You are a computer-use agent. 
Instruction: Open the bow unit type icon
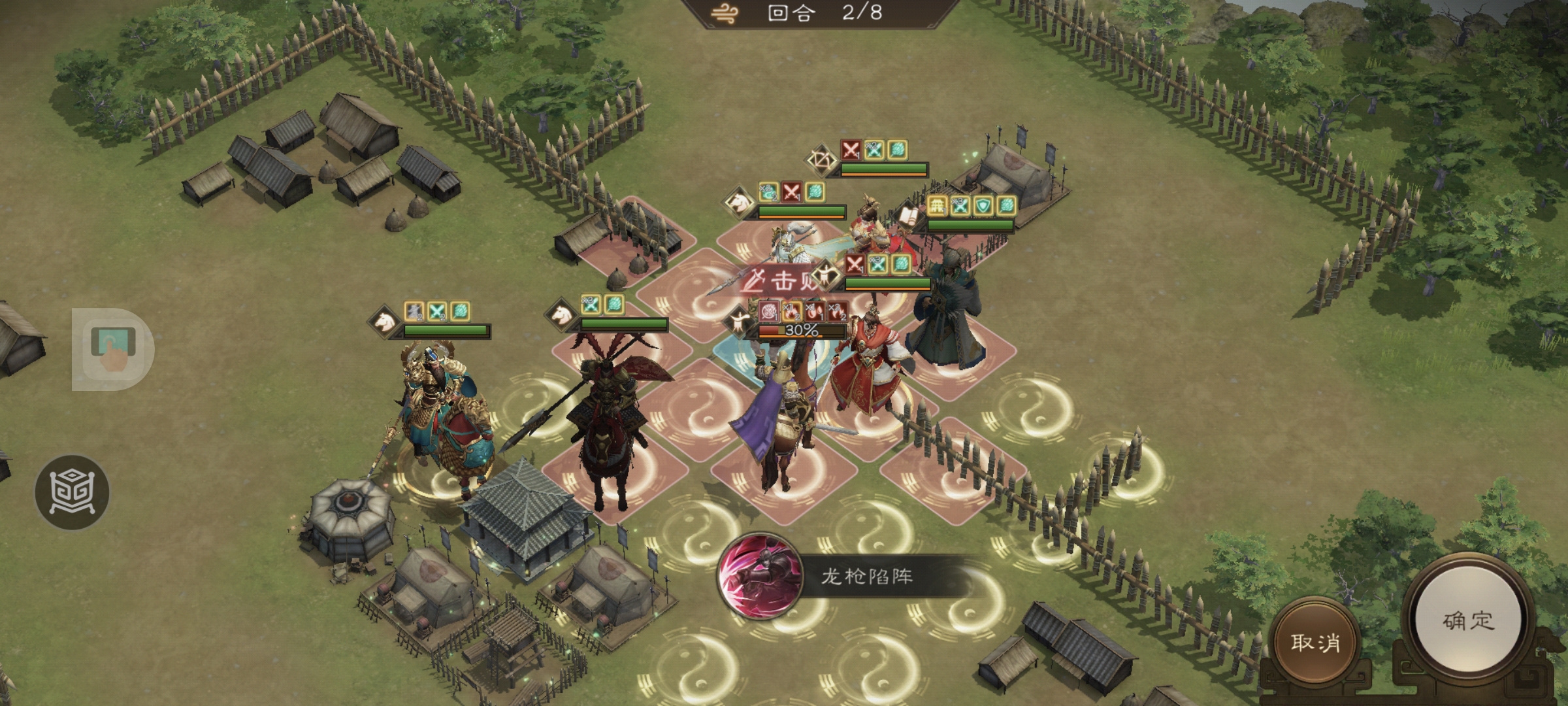pyautogui.click(x=821, y=160)
